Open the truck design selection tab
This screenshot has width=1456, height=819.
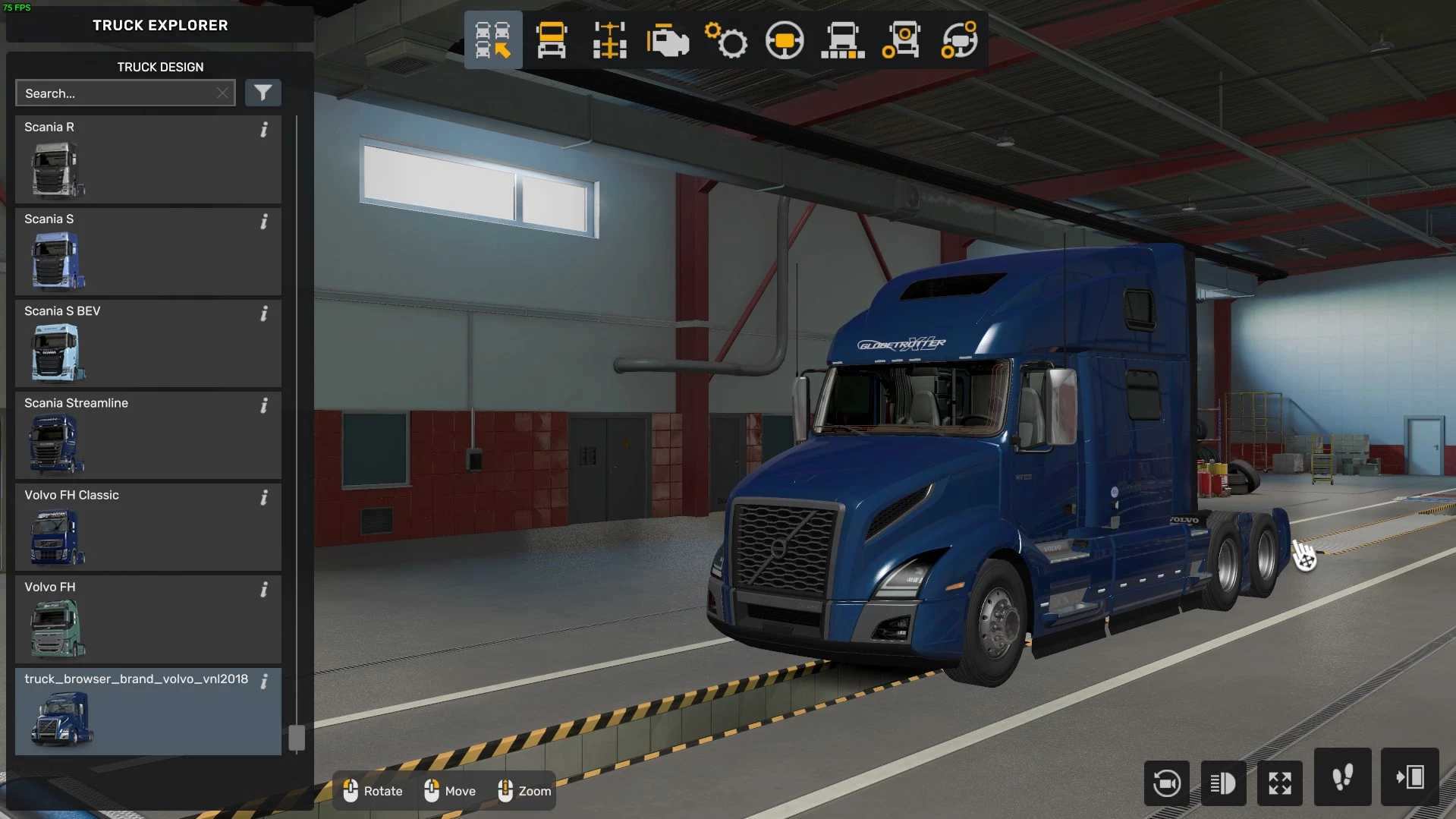tap(493, 40)
